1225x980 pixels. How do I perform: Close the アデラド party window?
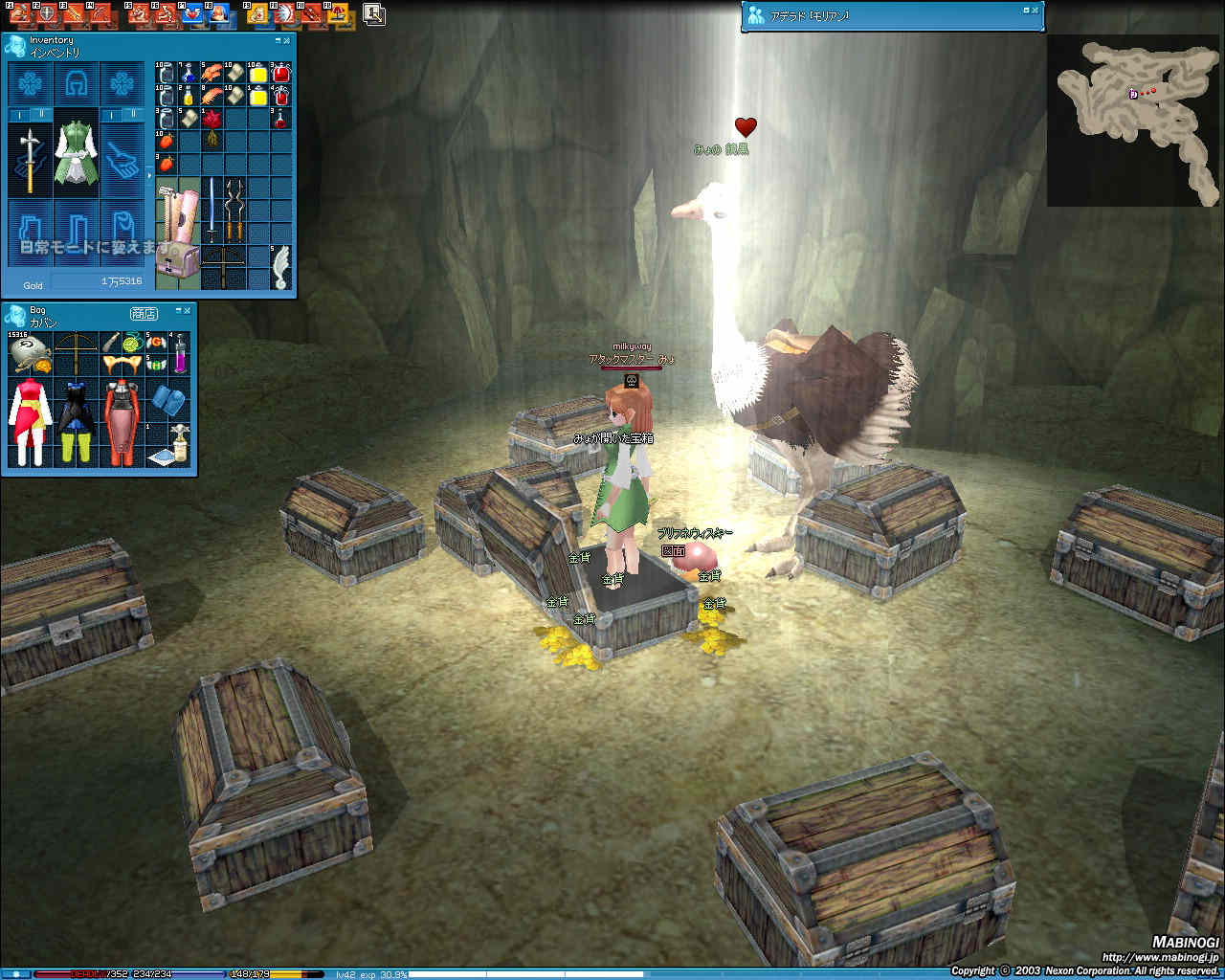[1036, 11]
